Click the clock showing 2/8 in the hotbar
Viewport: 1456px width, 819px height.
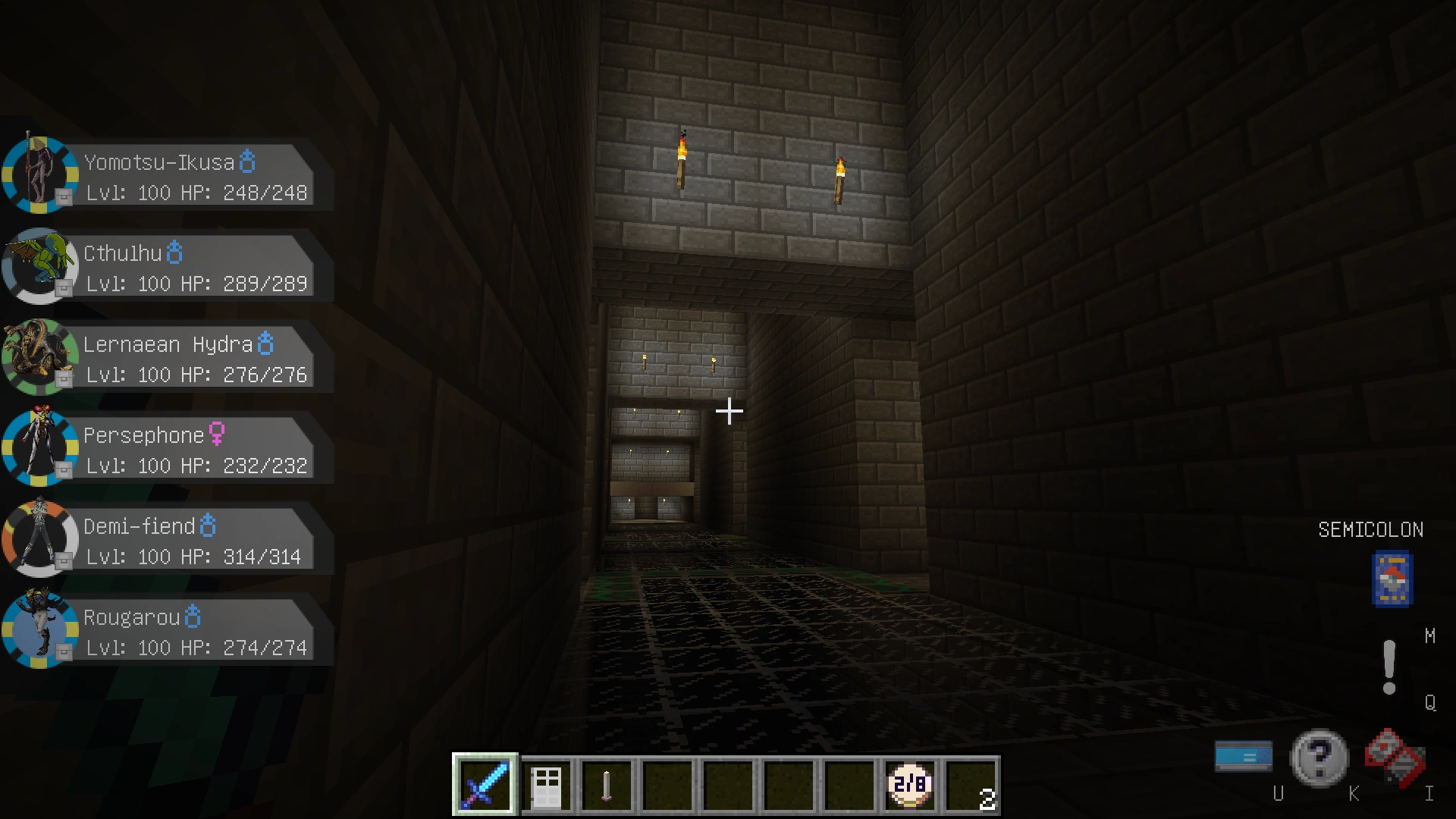908,785
